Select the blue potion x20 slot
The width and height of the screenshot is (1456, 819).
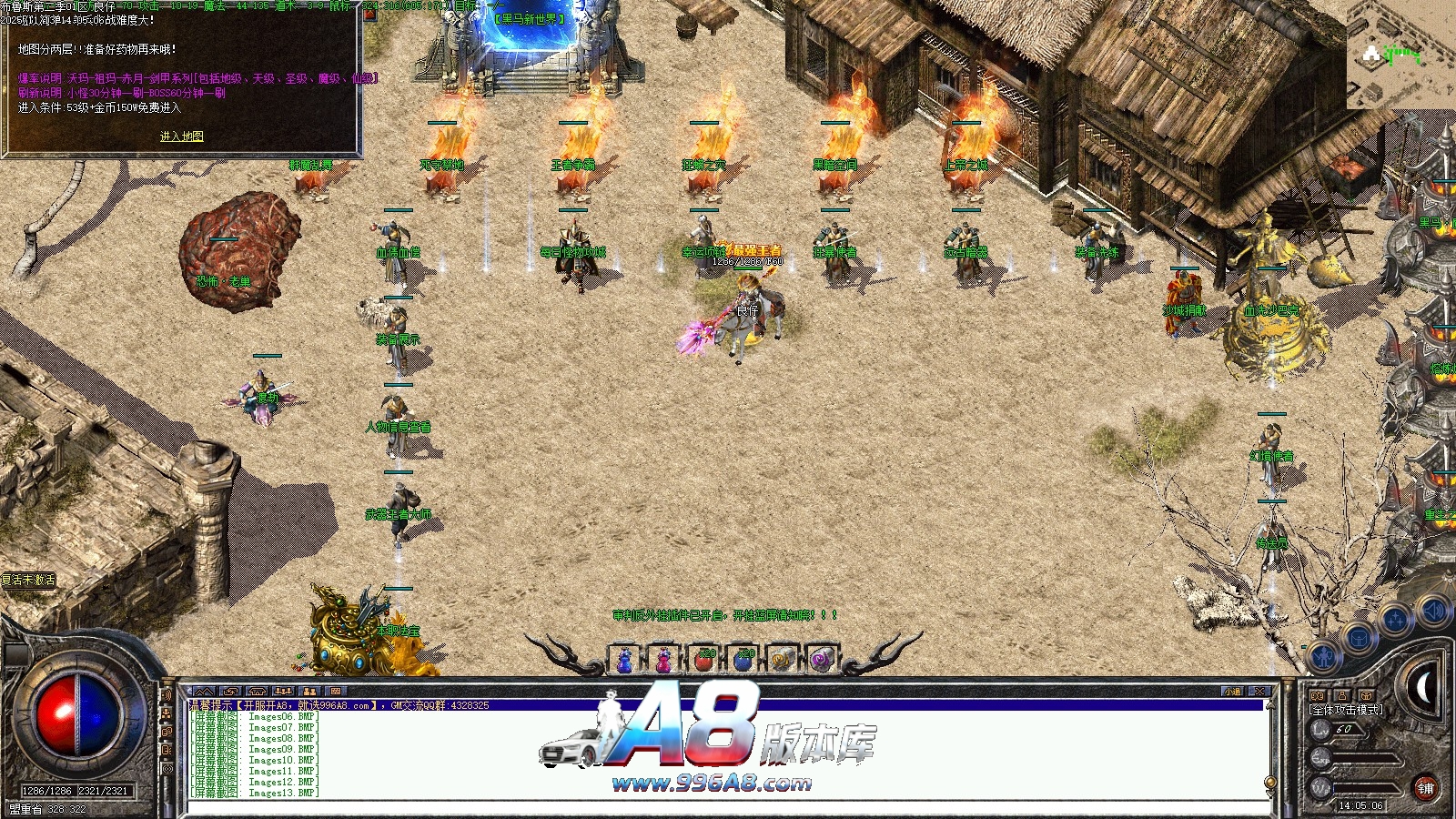click(743, 660)
